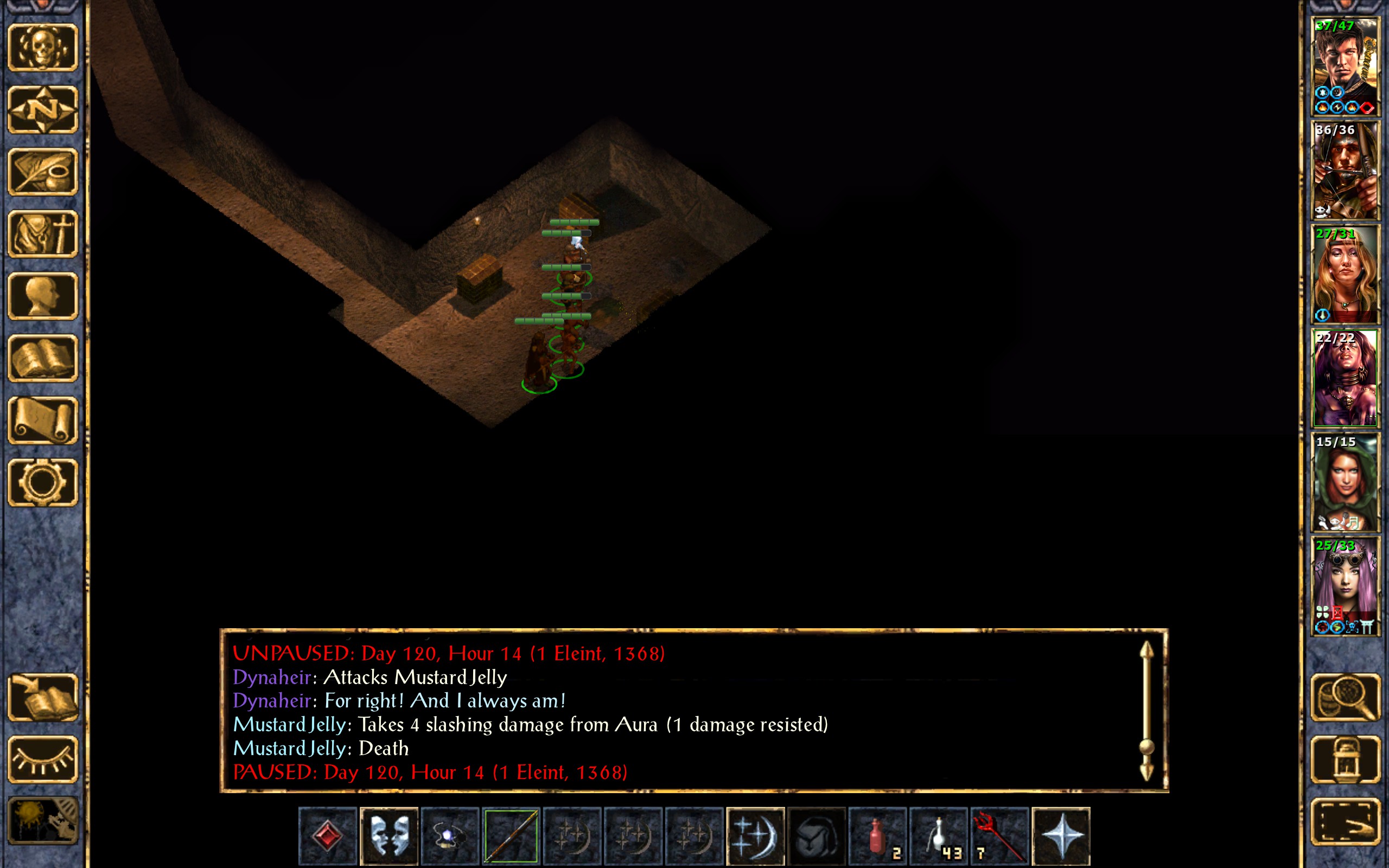Use the red potion quick item
Screen dimensions: 1389x868
tap(877, 836)
